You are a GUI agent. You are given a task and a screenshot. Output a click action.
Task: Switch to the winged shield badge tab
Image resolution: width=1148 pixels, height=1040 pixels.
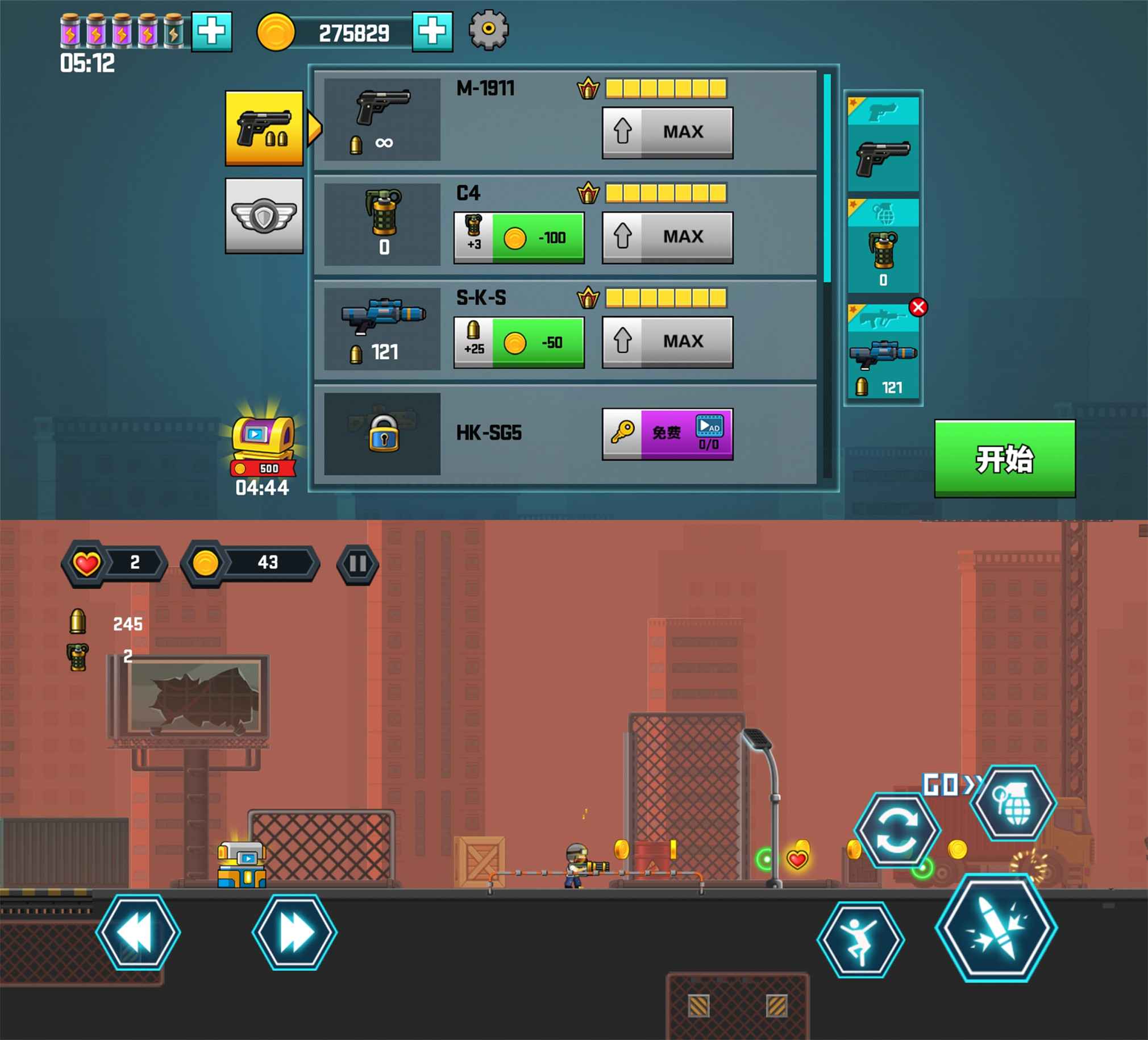pyautogui.click(x=264, y=215)
